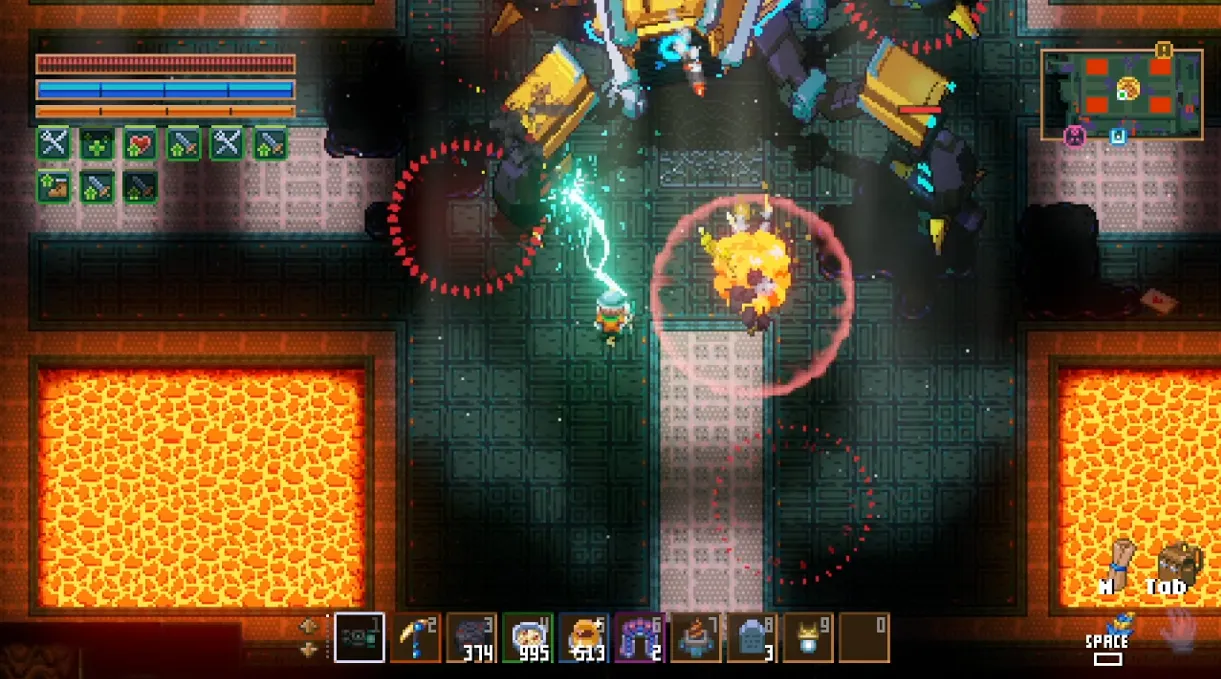The height and width of the screenshot is (679, 1221).
Task: Inspect the green plus healing buff icon
Action: 97,144
